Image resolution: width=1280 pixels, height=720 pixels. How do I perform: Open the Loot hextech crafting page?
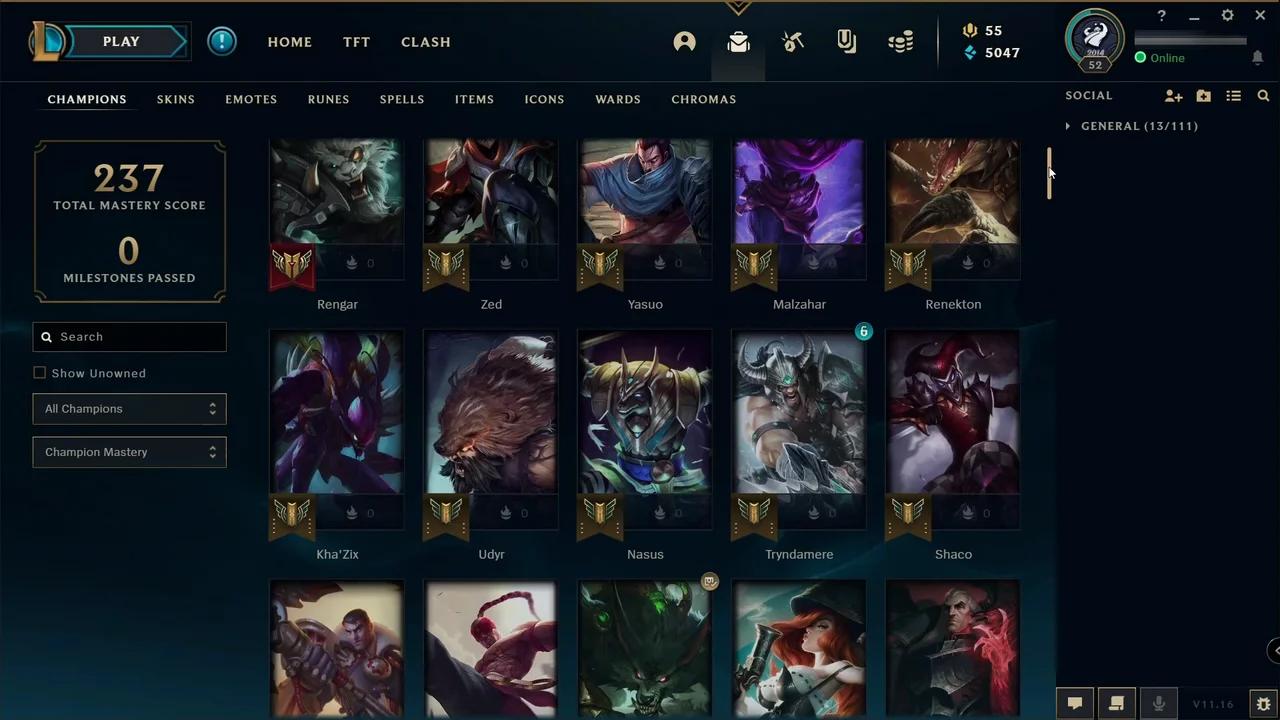point(792,41)
